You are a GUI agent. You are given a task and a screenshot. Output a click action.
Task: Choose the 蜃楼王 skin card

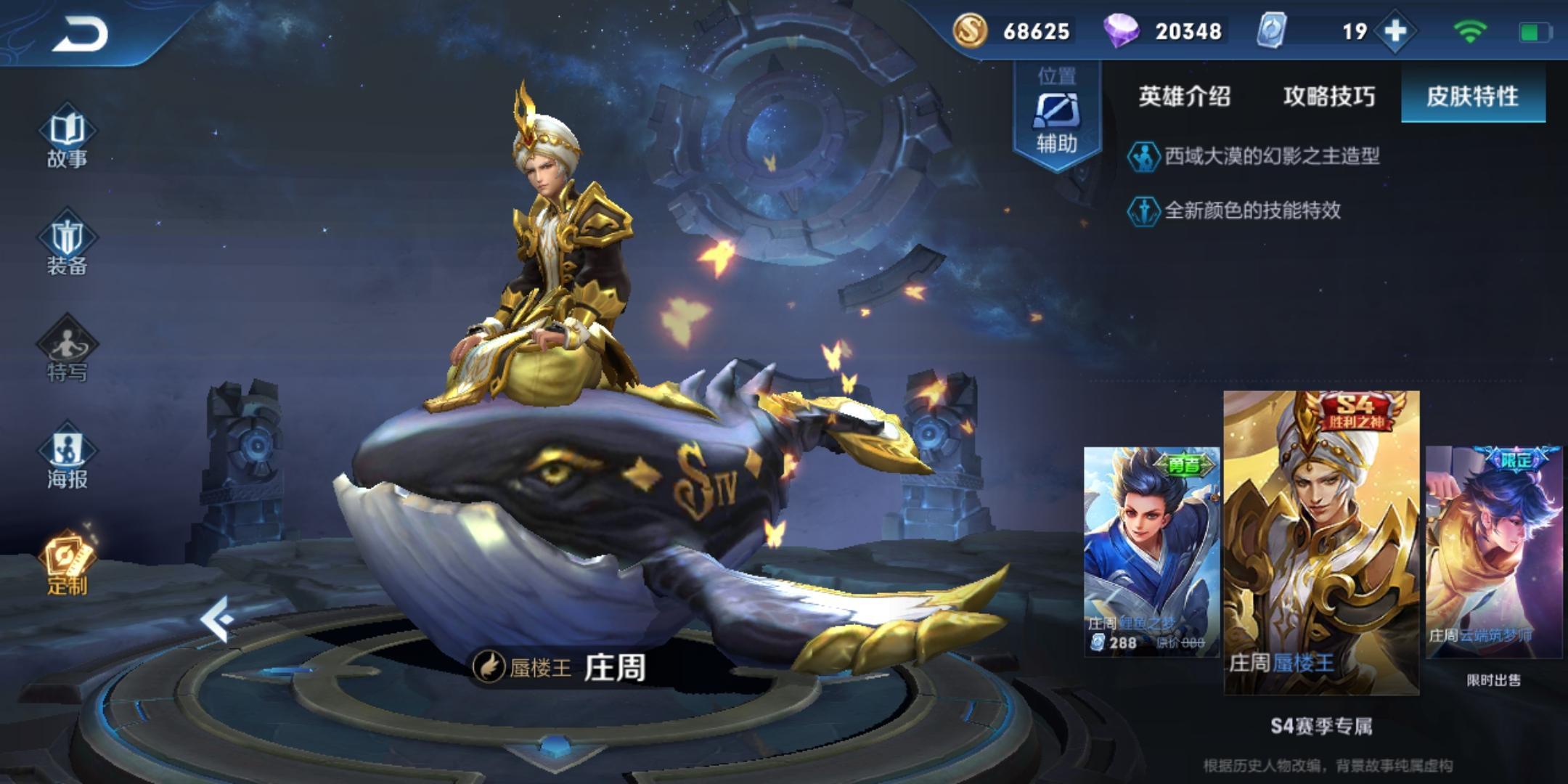click(x=1321, y=541)
